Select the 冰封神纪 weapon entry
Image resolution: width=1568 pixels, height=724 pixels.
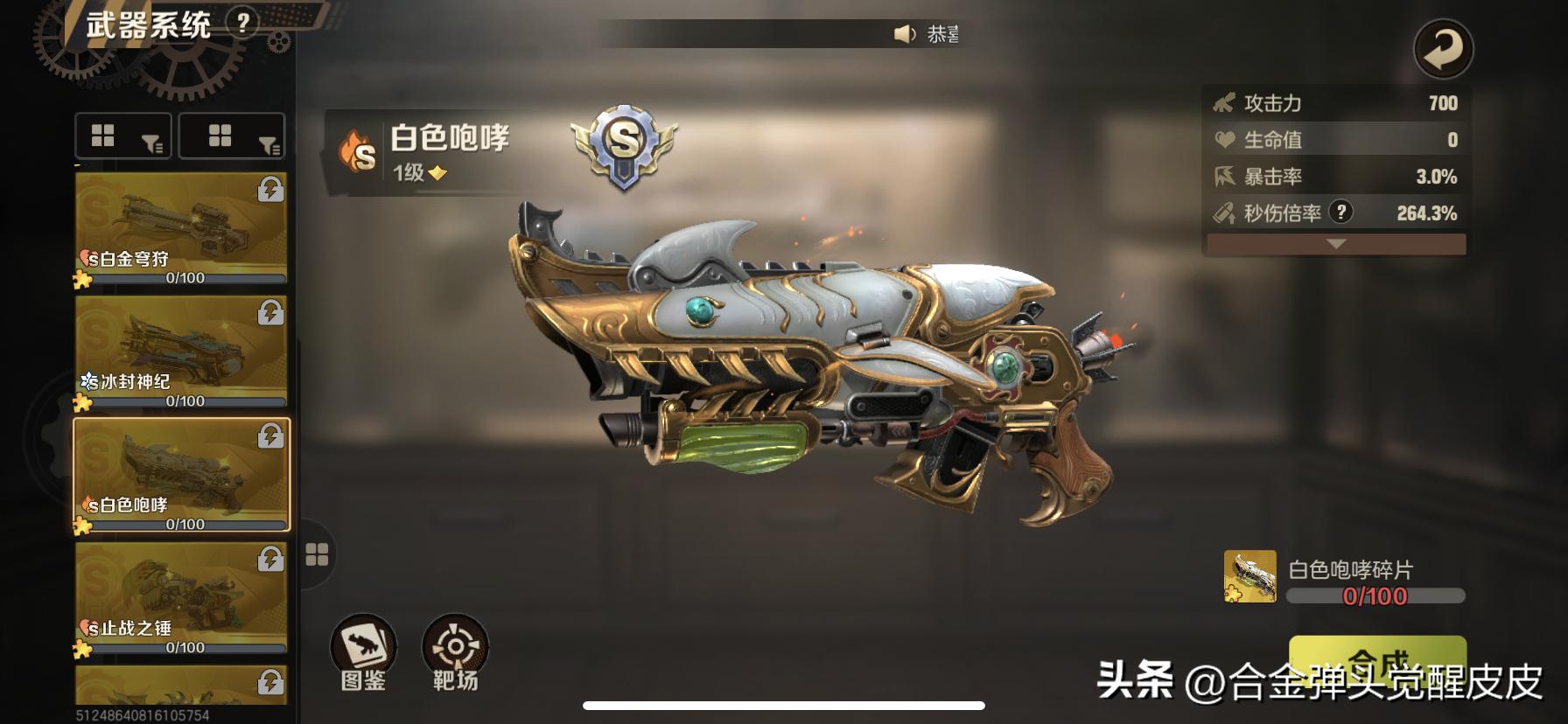[x=179, y=350]
